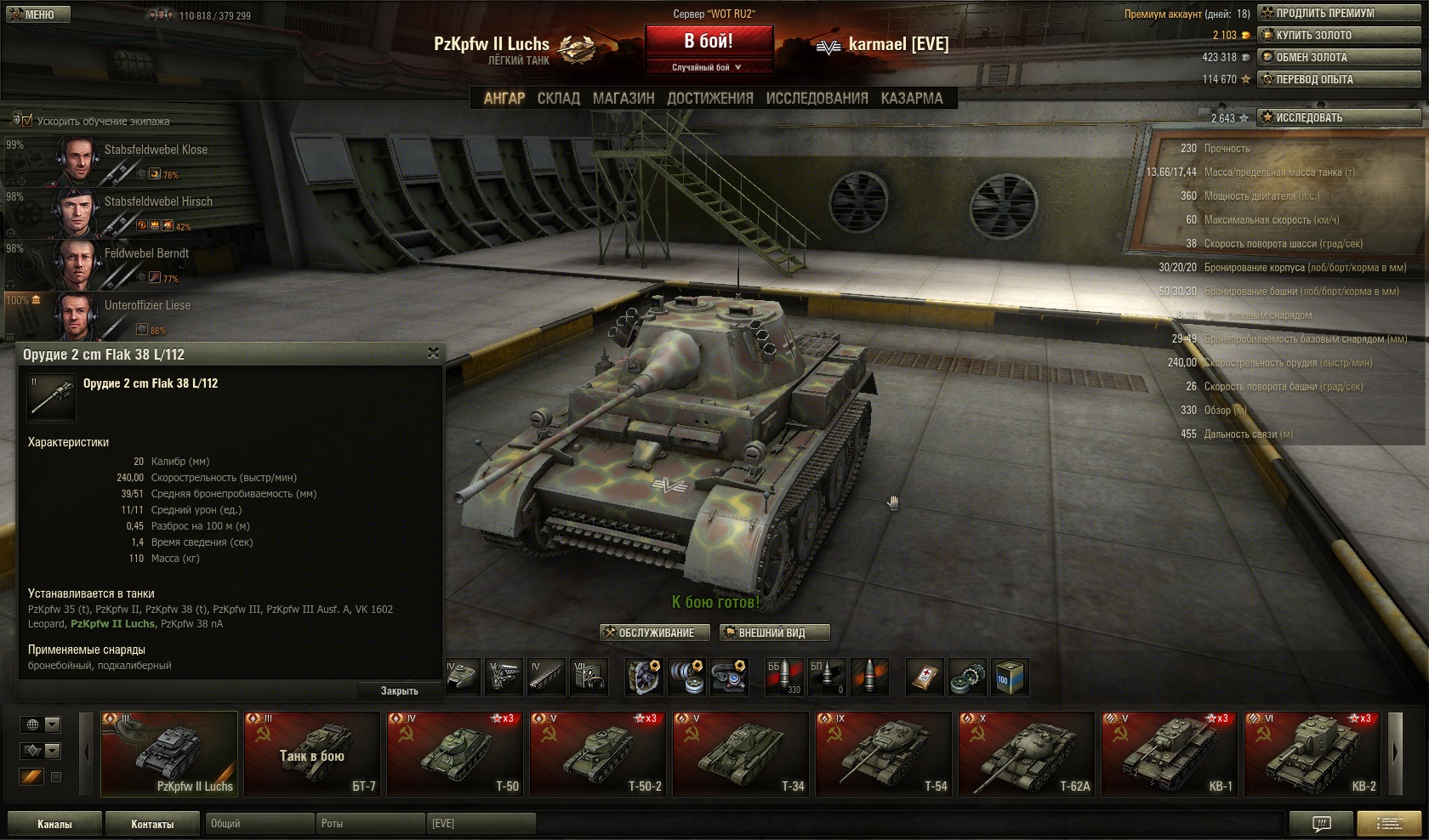1429x840 pixels.
Task: Open the МЕНЮ button
Action: [37, 14]
